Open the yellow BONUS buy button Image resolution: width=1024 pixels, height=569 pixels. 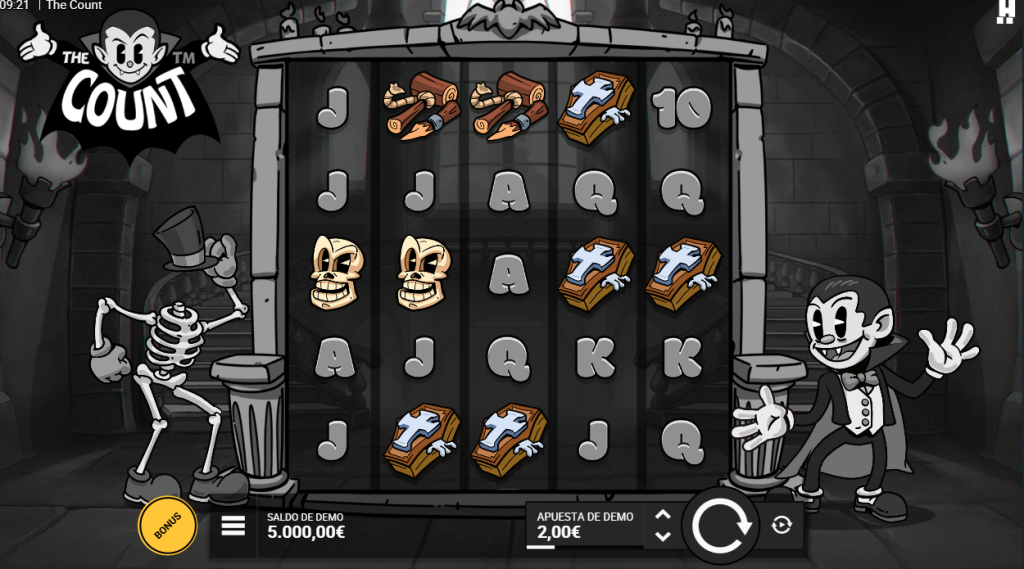click(x=167, y=526)
